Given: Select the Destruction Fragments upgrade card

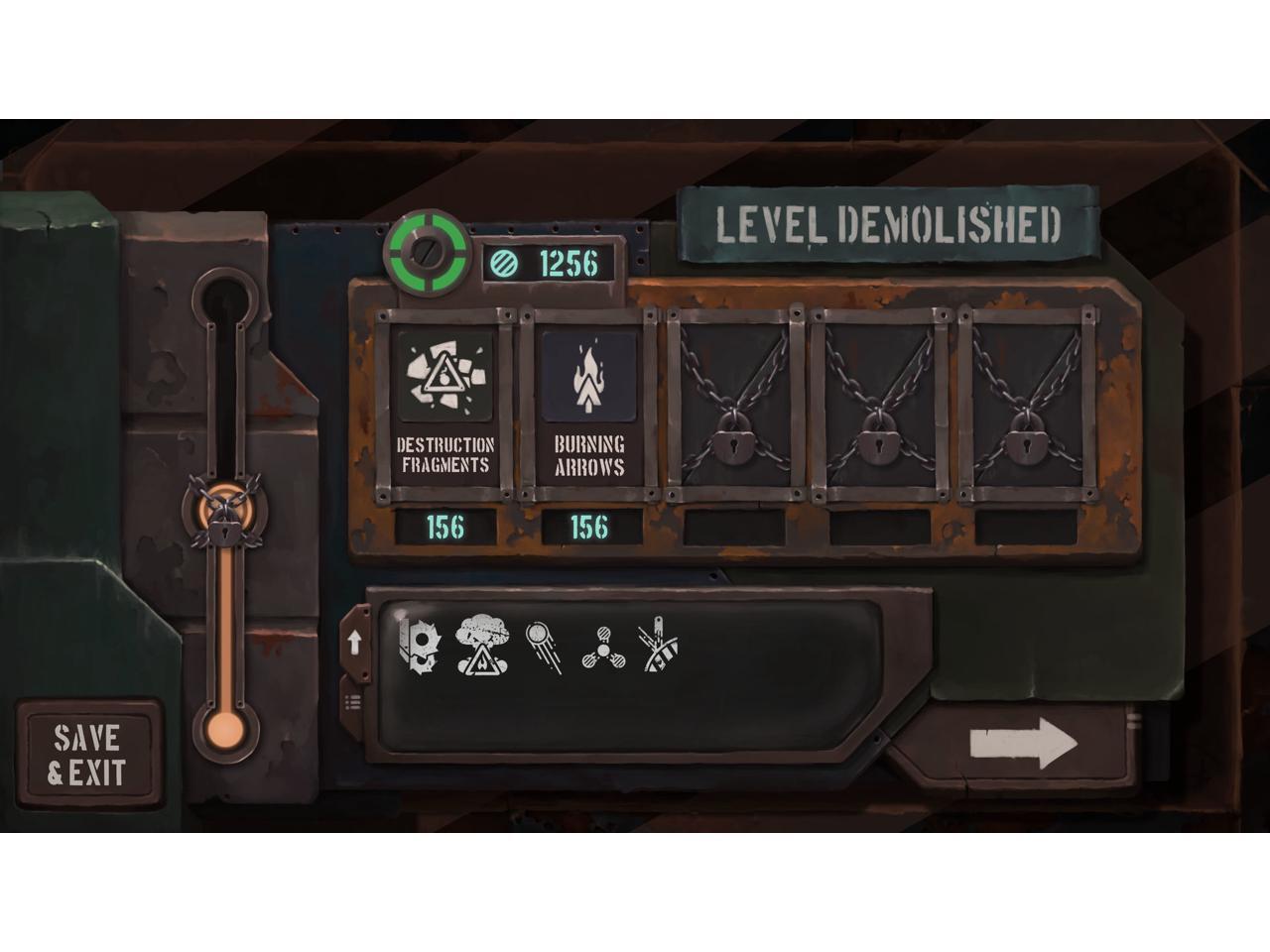Looking at the screenshot, I should pyautogui.click(x=444, y=407).
